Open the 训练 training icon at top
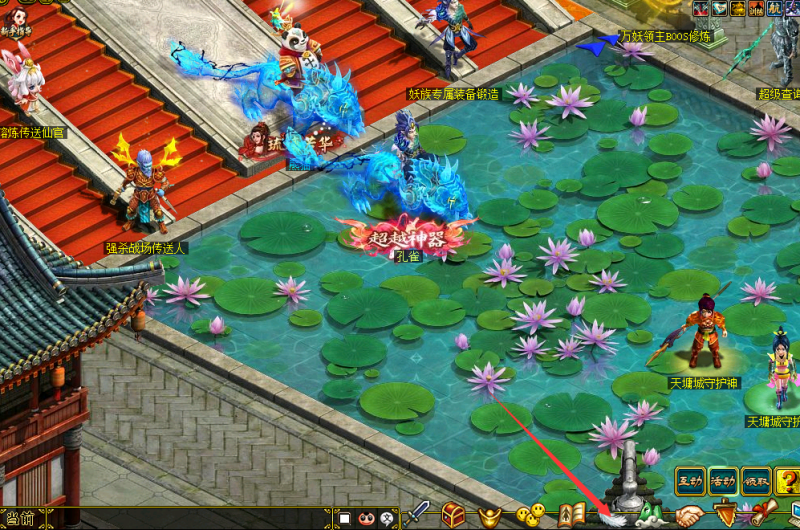The width and height of the screenshot is (800, 530). pyautogui.click(x=758, y=8)
